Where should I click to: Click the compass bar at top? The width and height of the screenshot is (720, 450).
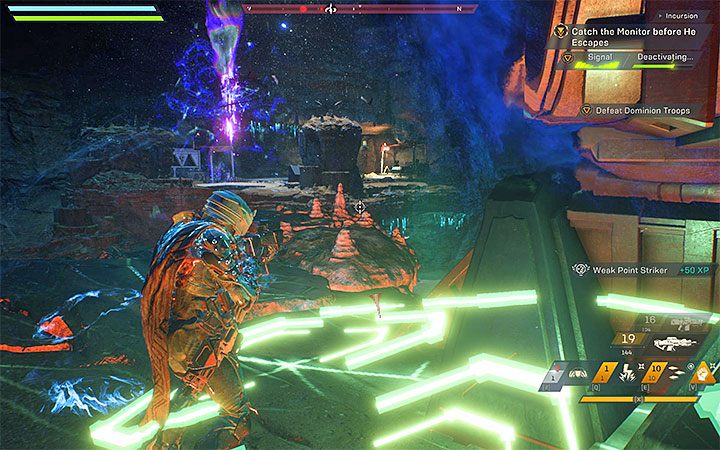click(360, 8)
